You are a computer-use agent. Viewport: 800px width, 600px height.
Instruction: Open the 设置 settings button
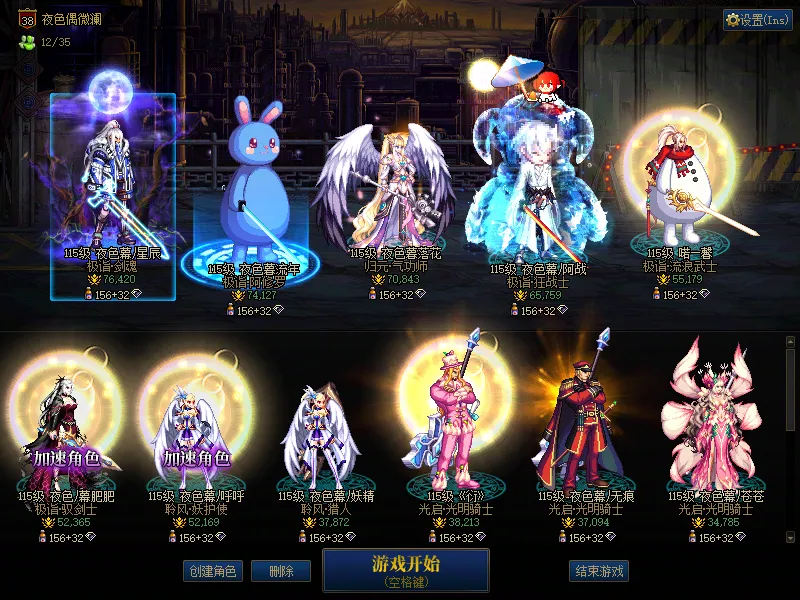coord(758,20)
